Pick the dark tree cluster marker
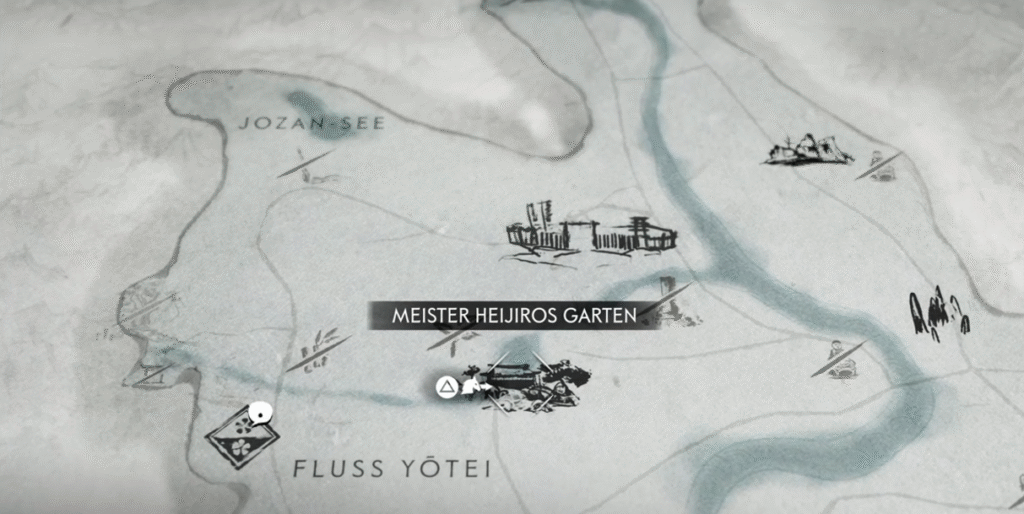 click(x=937, y=316)
